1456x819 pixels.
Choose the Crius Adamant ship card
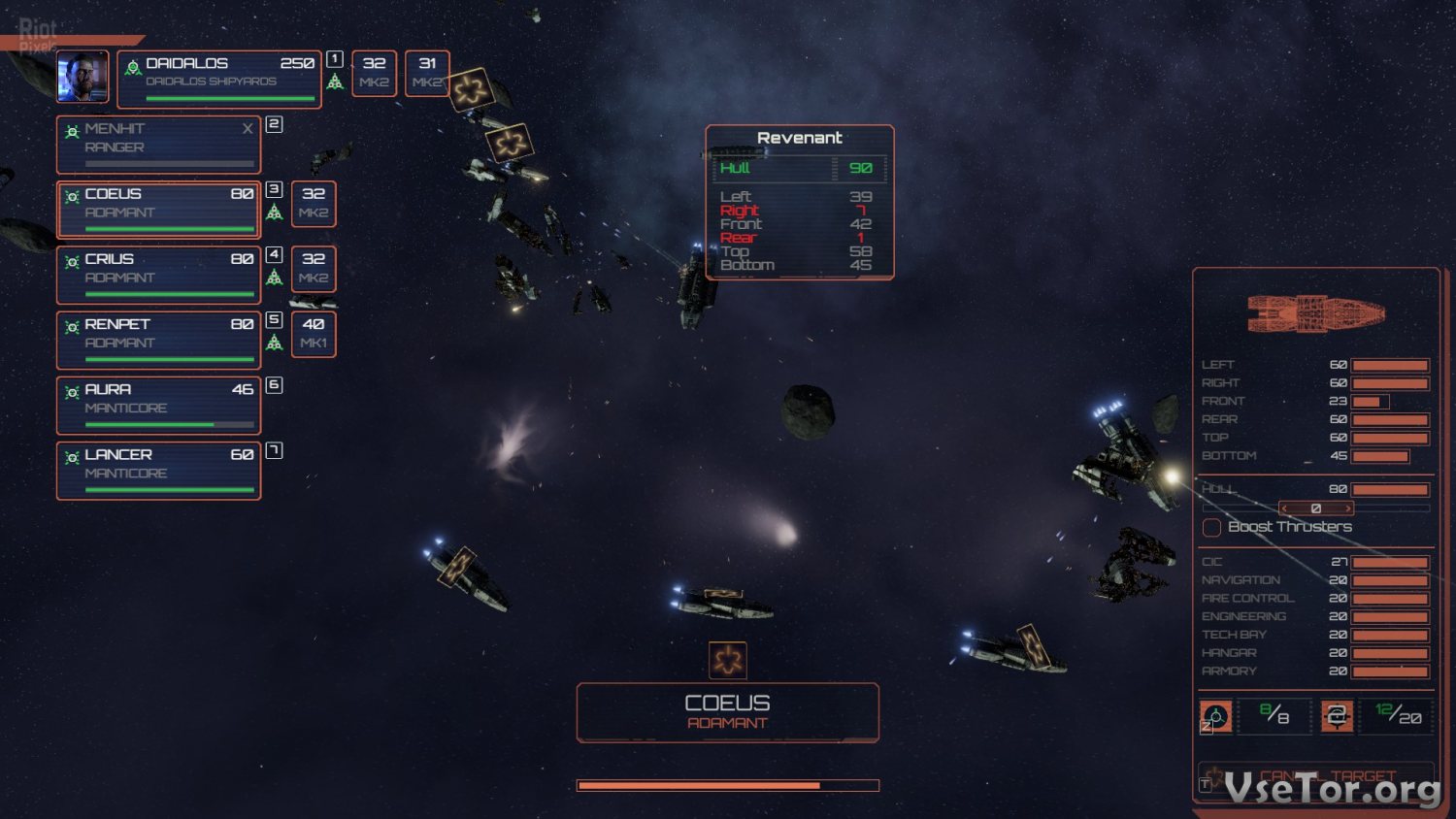[159, 275]
